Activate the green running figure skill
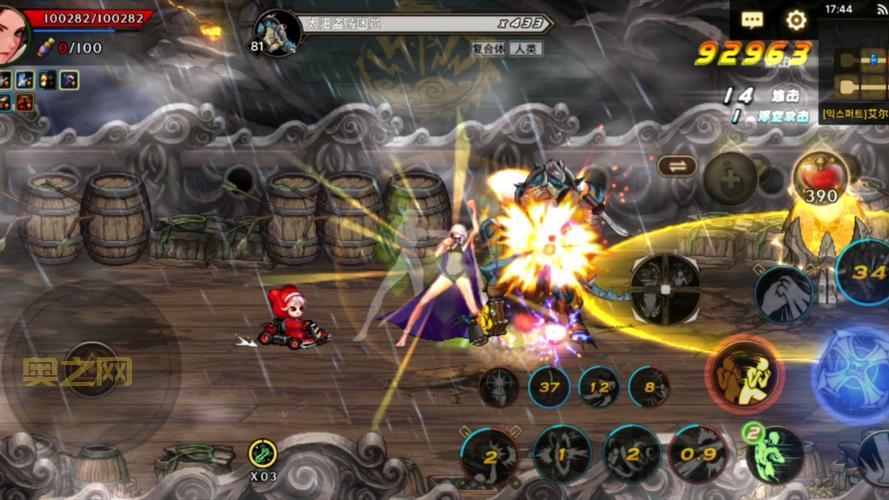Image resolution: width=889 pixels, height=500 pixels. tap(773, 453)
